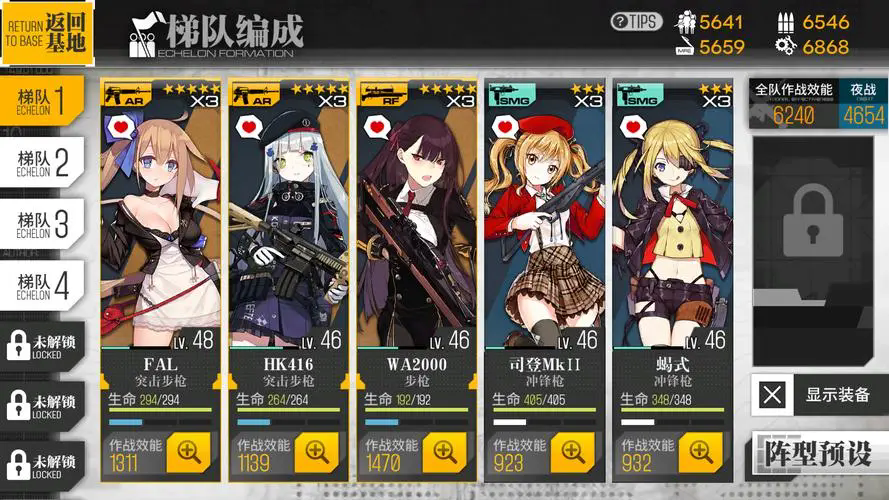Inspect HK416 using the magnifier button
The image size is (889, 500).
coord(317,453)
